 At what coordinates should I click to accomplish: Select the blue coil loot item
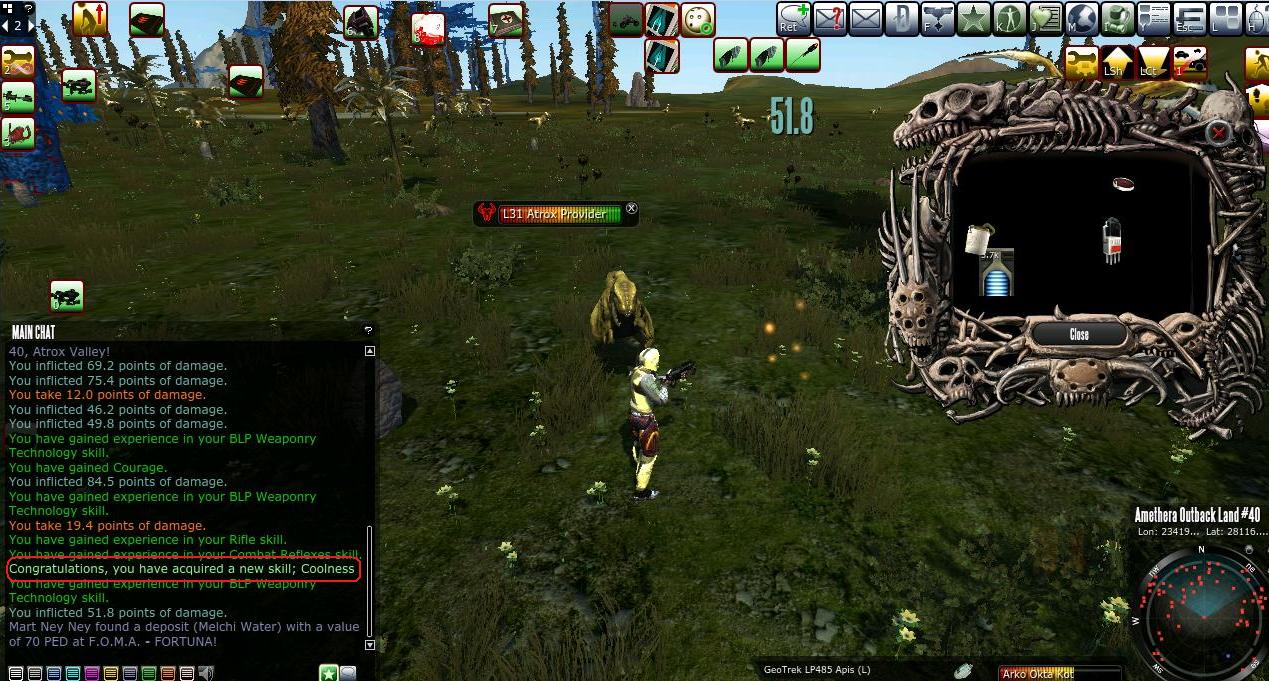(996, 273)
